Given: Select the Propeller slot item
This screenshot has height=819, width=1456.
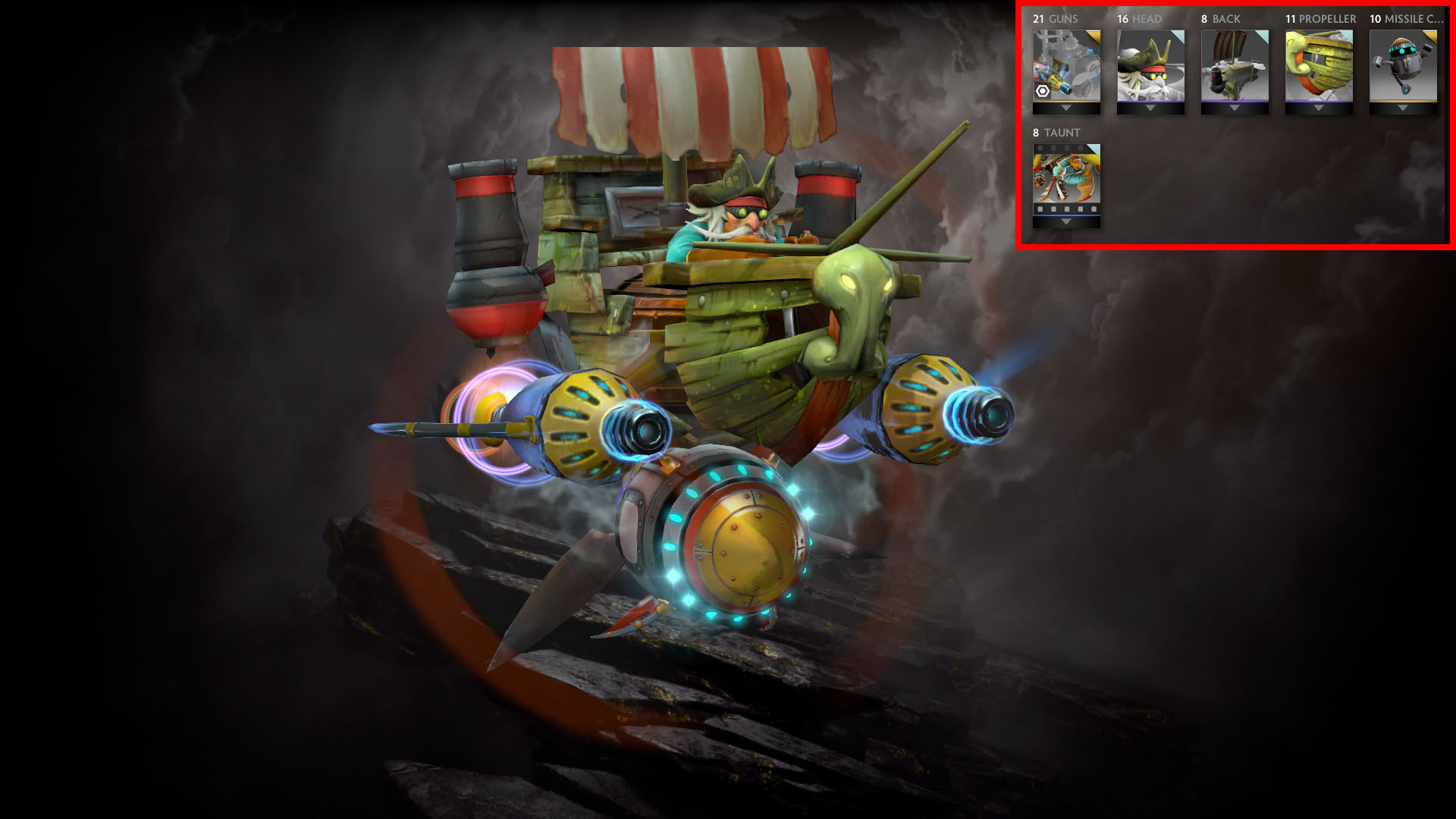Looking at the screenshot, I should (x=1319, y=65).
